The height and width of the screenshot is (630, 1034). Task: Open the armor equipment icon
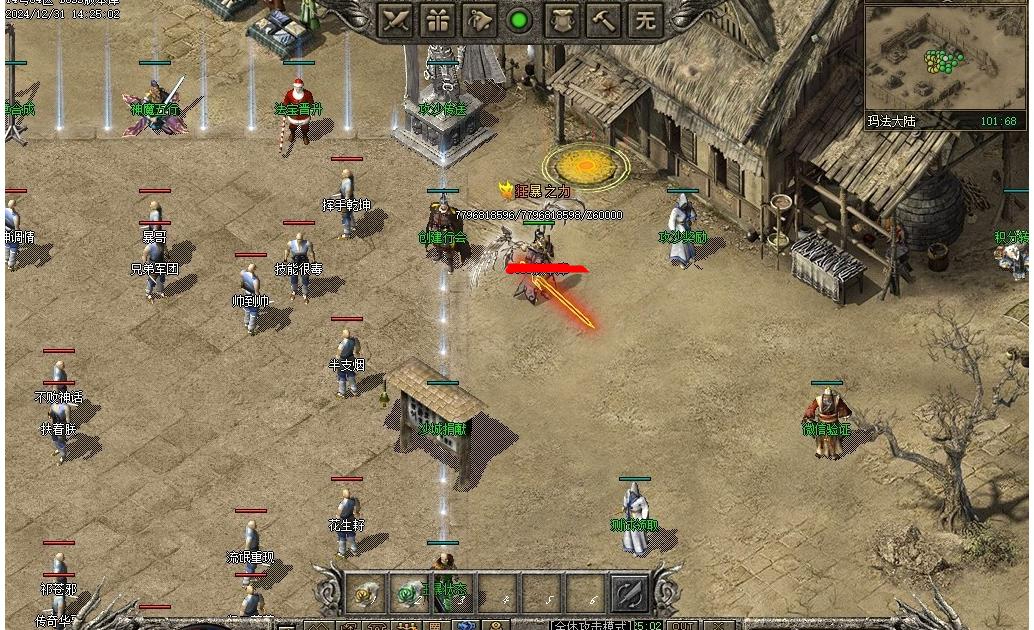(562, 19)
